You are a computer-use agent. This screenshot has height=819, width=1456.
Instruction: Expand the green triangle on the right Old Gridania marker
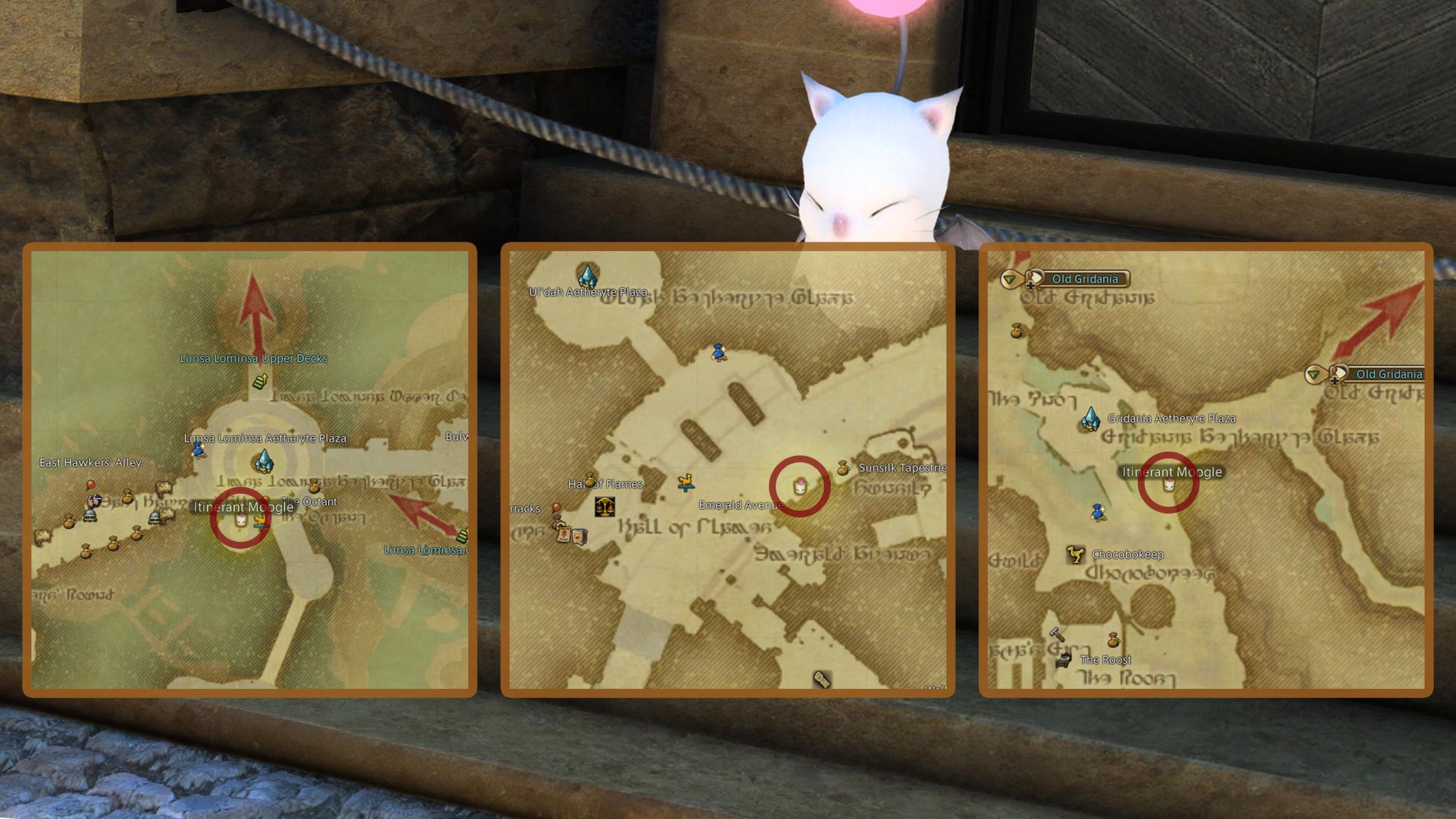[1313, 376]
